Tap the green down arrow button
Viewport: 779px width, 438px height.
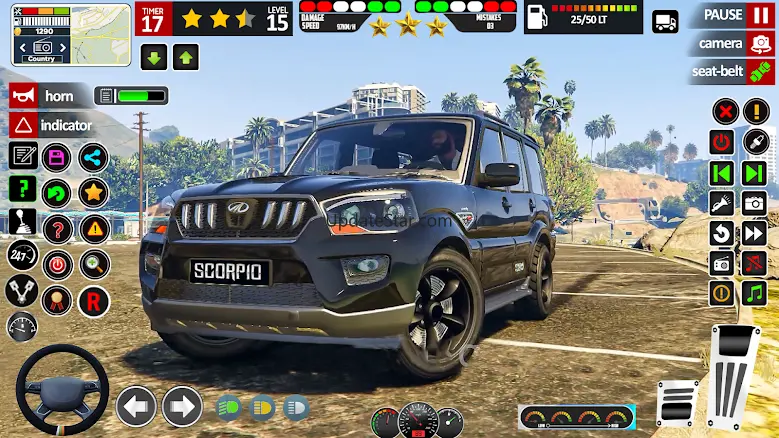[x=154, y=57]
